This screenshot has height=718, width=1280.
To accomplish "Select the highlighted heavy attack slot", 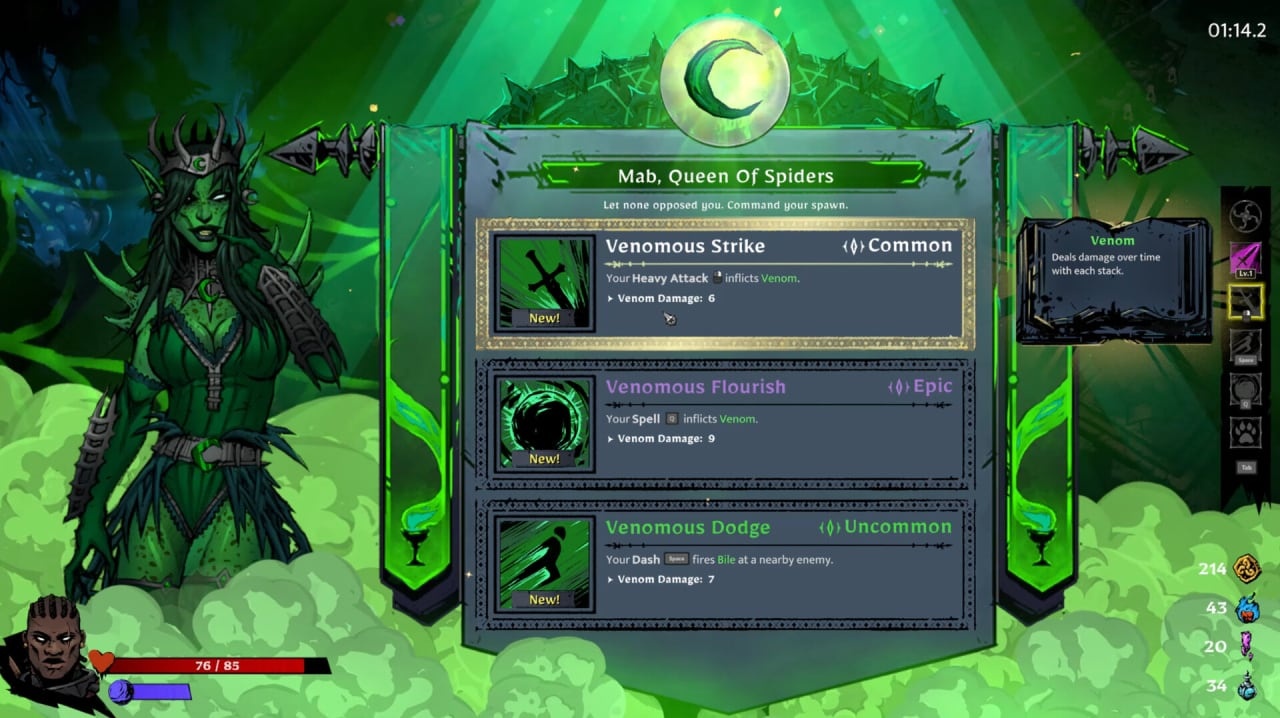I will (x=1246, y=302).
